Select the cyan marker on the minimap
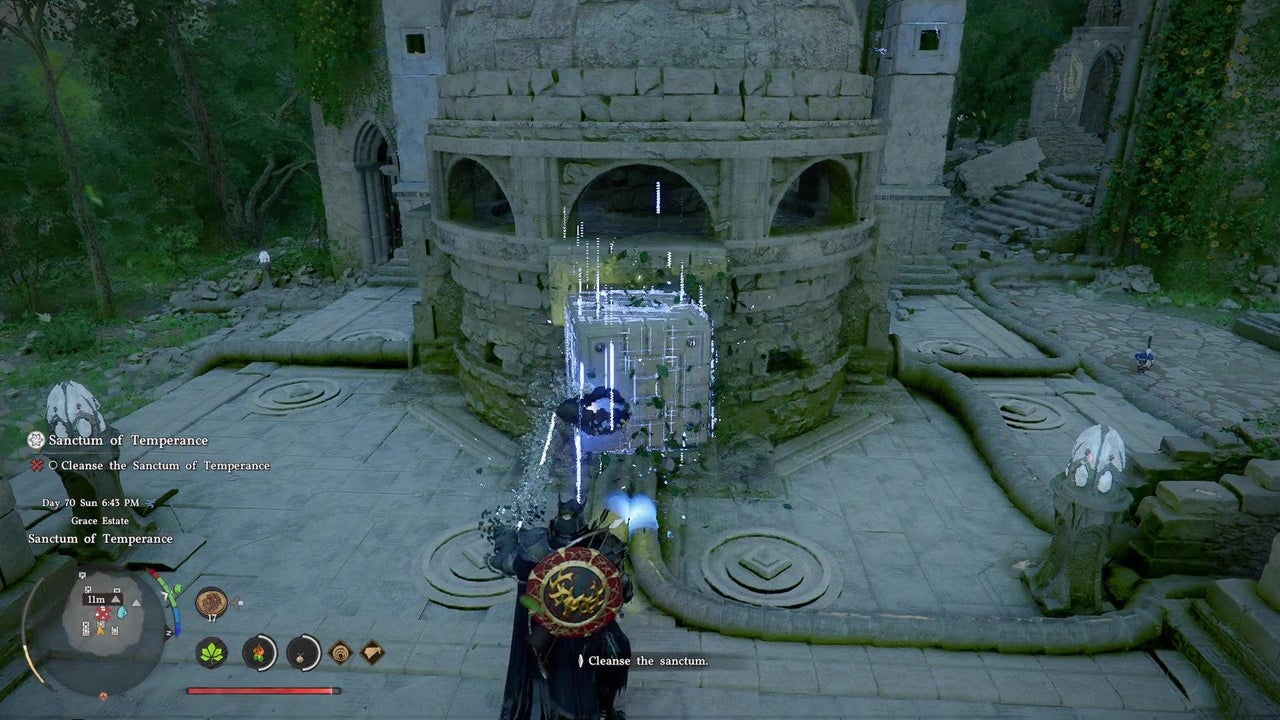 click(122, 612)
